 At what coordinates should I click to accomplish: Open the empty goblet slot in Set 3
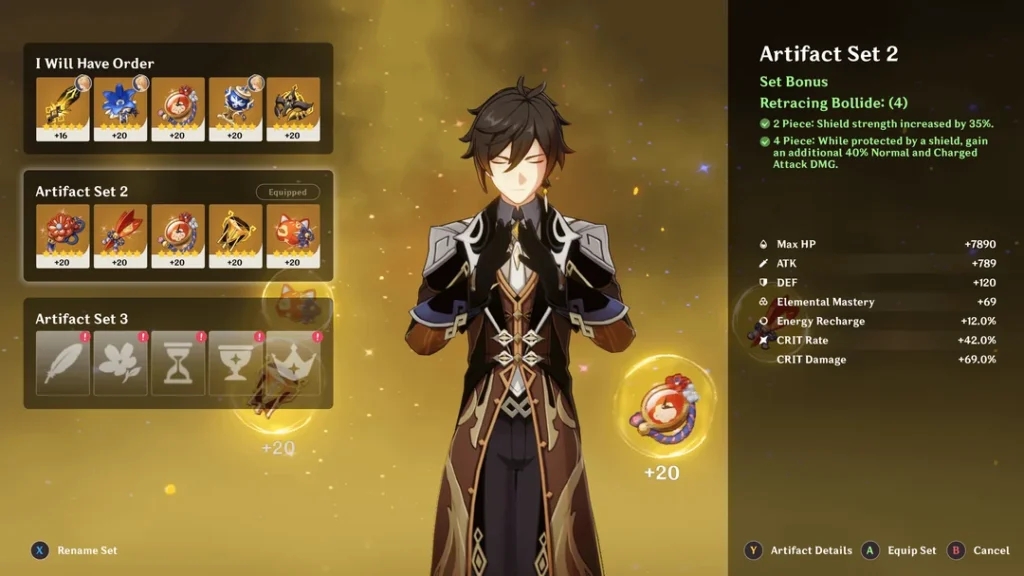click(235, 363)
